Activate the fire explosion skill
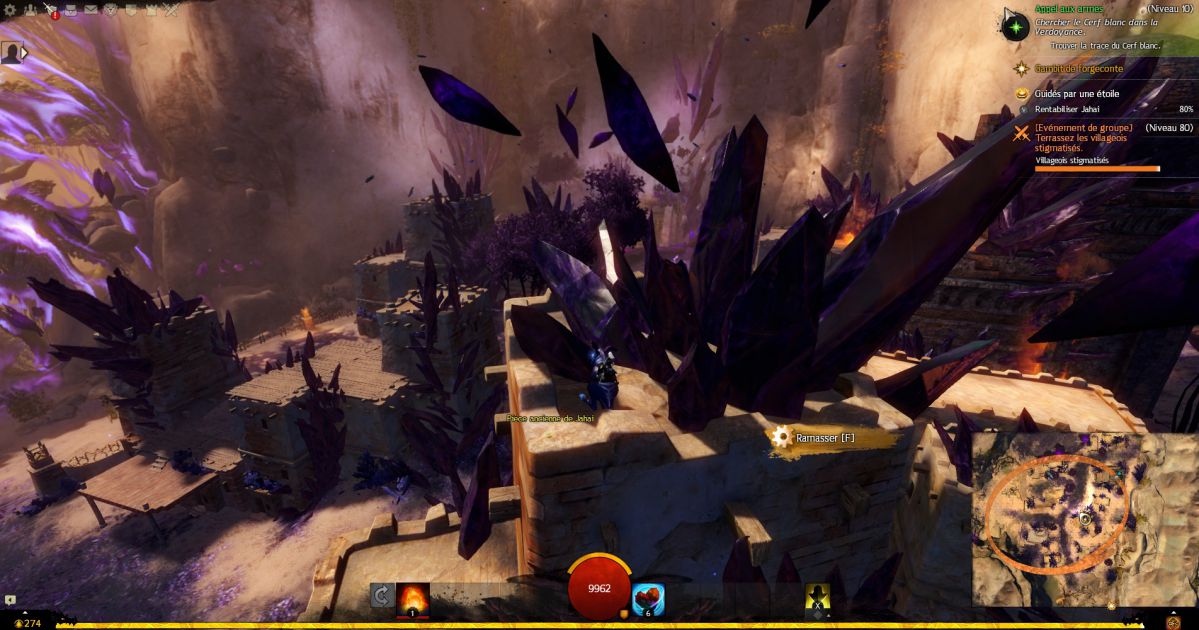Image resolution: width=1199 pixels, height=630 pixels. 413,598
